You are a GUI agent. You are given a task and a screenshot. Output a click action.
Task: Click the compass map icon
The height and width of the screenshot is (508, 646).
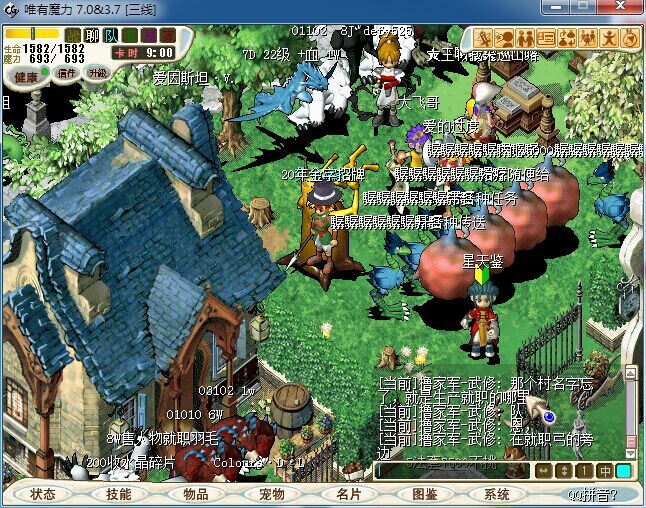[630, 38]
